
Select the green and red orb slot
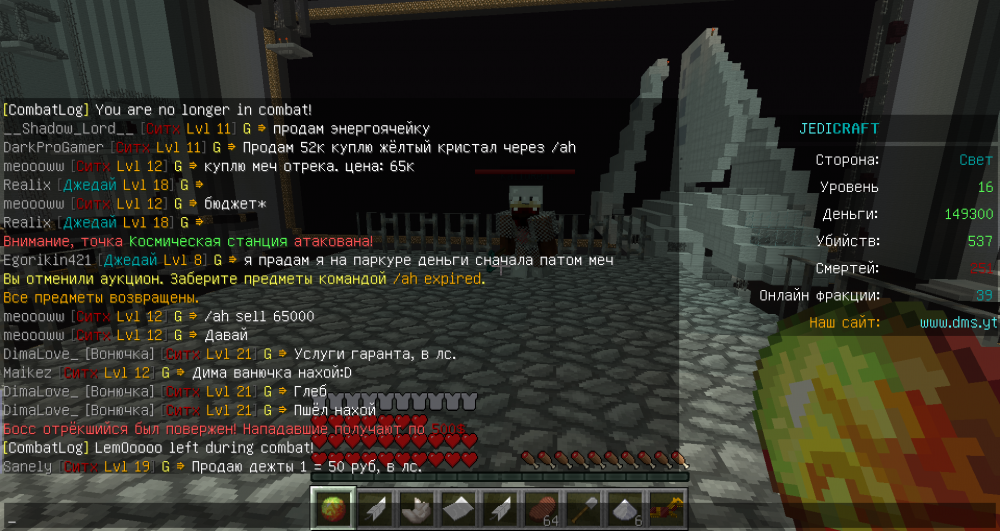coord(333,509)
